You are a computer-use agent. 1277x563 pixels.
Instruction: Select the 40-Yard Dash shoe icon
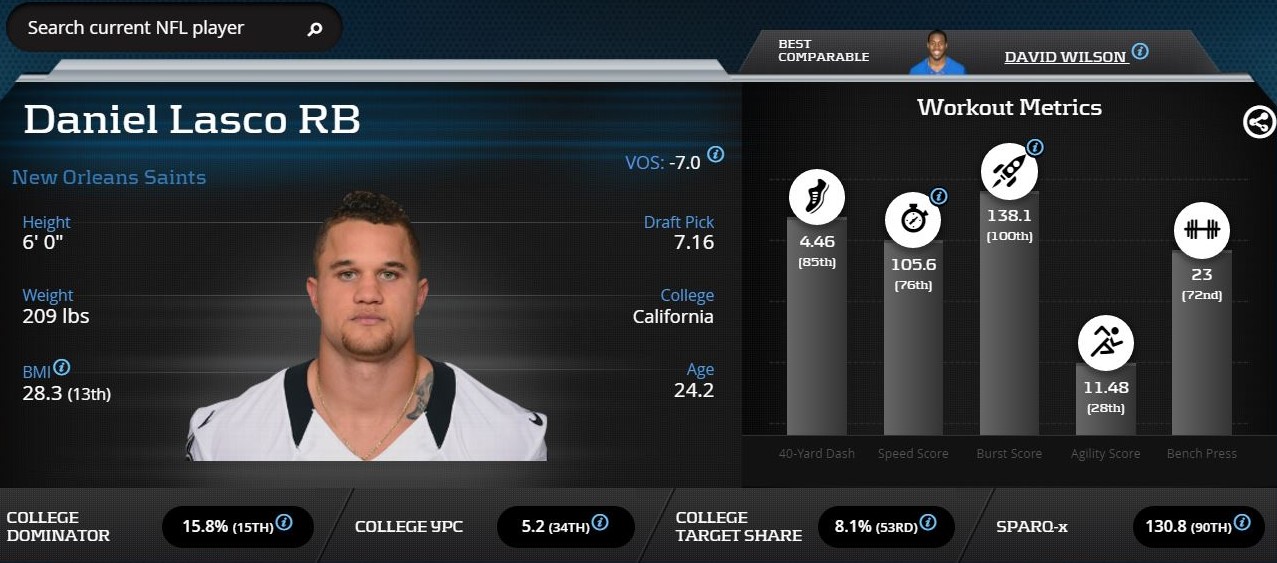tap(816, 196)
